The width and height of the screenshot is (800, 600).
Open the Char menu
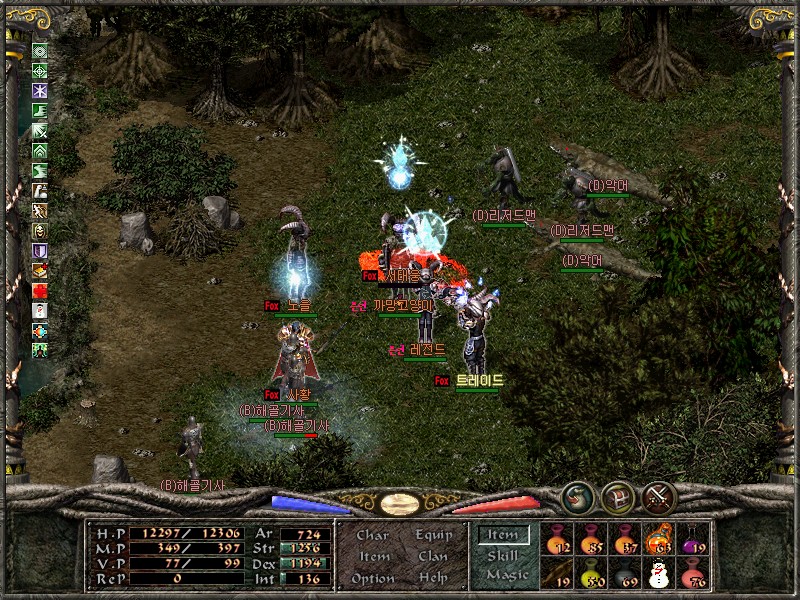(373, 535)
